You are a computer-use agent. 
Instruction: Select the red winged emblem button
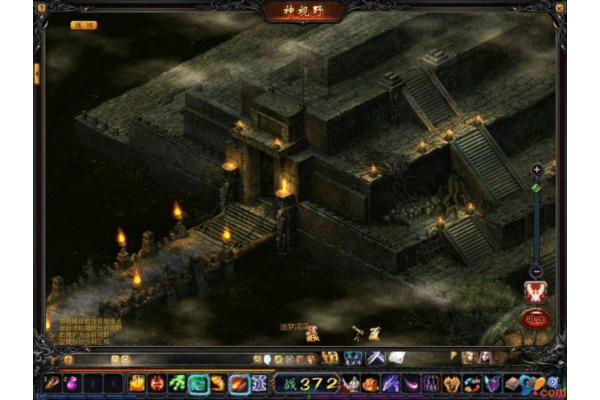(x=536, y=292)
